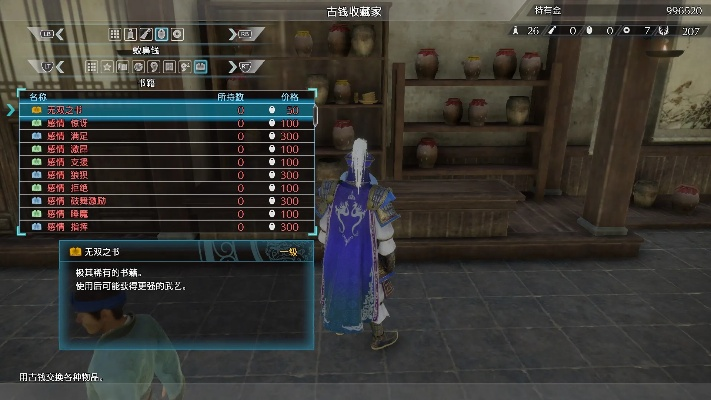Sort the list by 所持数 column header
The image size is (711, 400).
(232, 97)
